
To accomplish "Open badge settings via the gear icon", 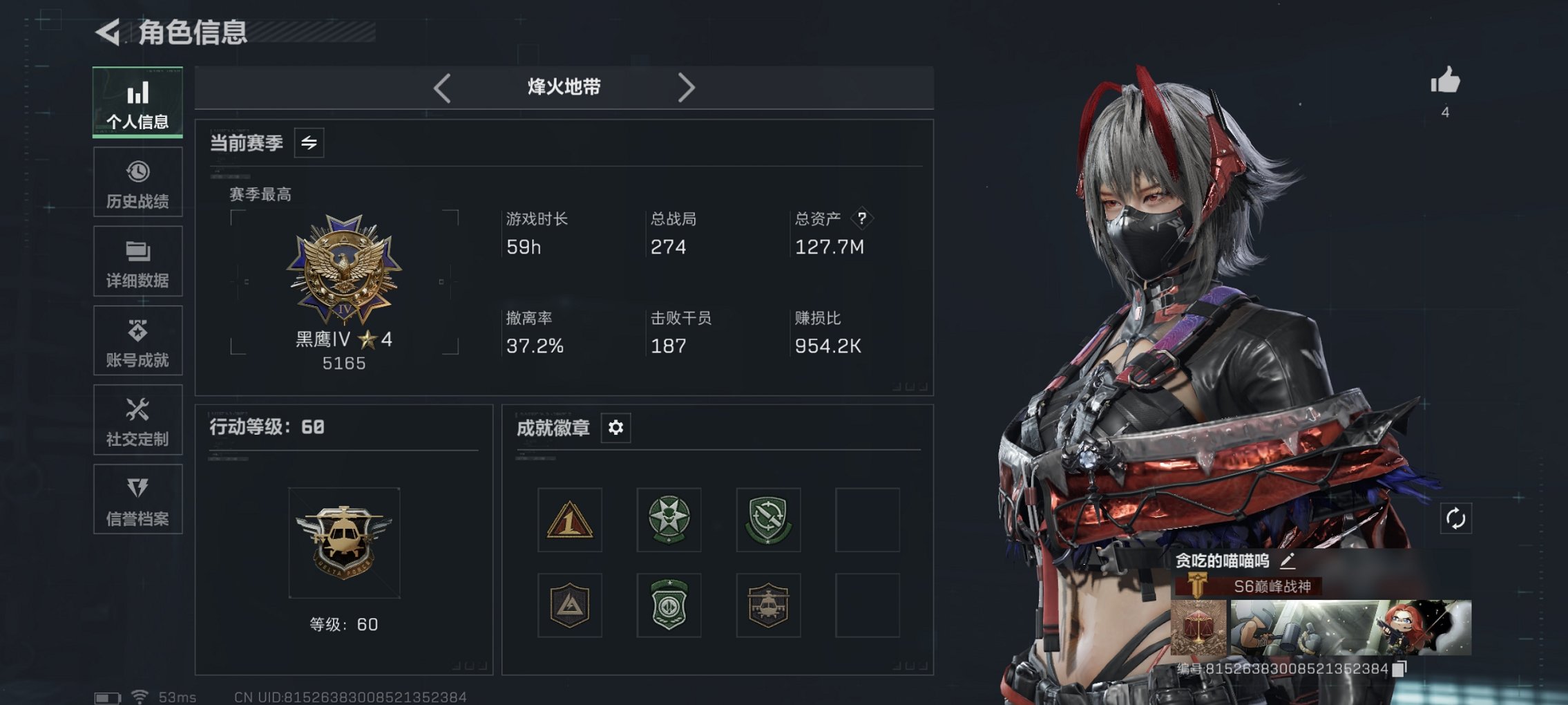I will (615, 428).
